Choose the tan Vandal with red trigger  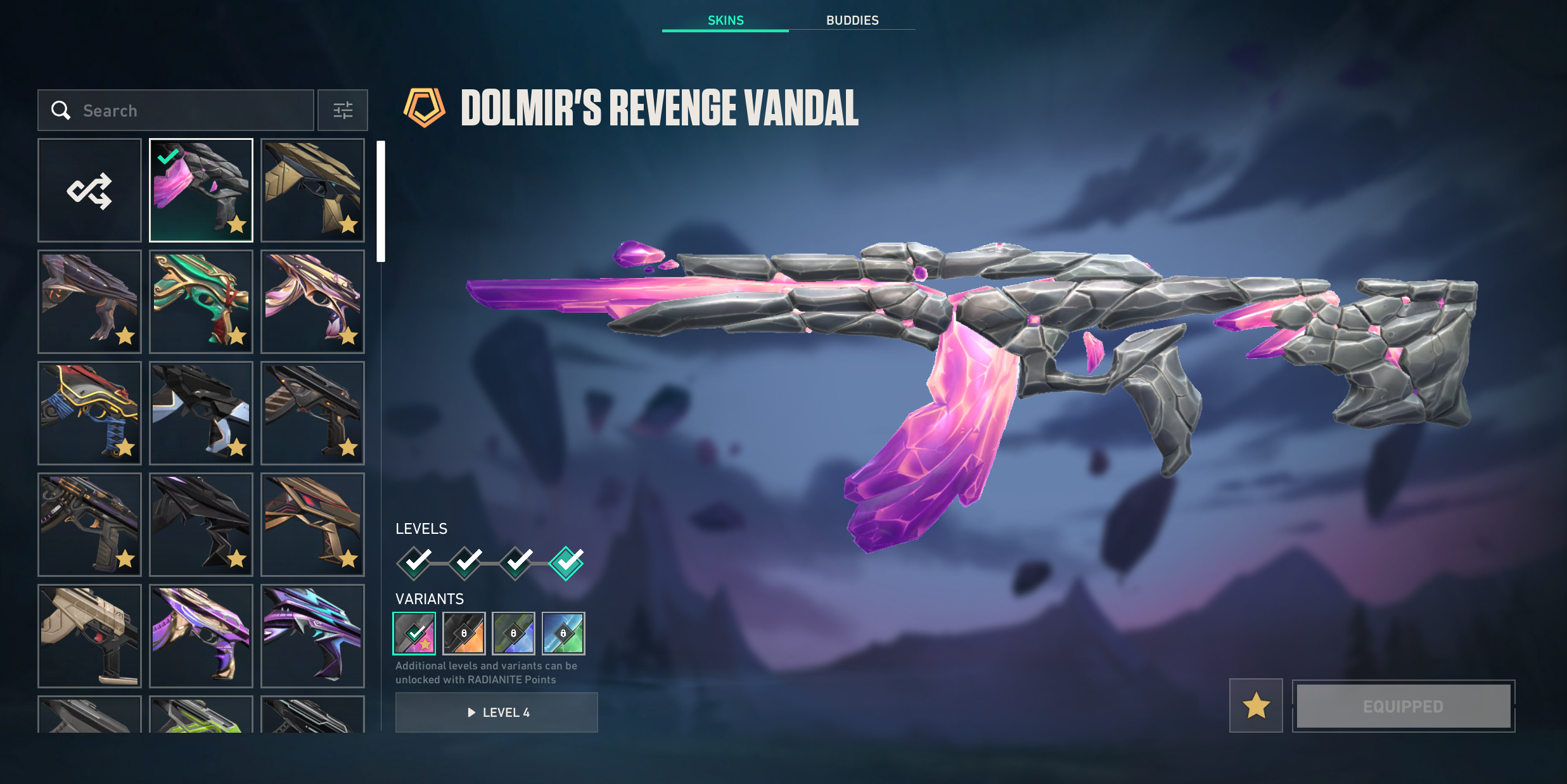[89, 636]
